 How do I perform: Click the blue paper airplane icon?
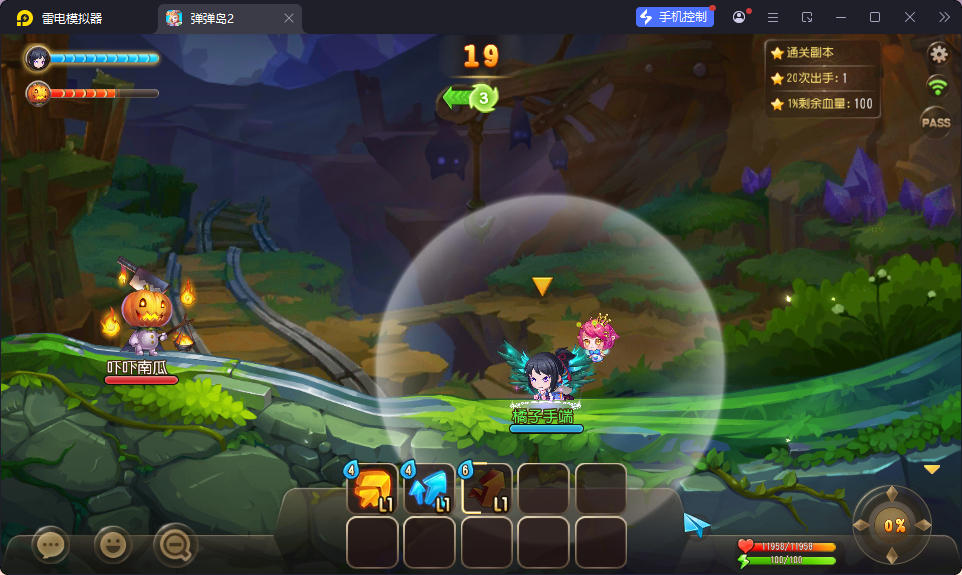(x=696, y=524)
